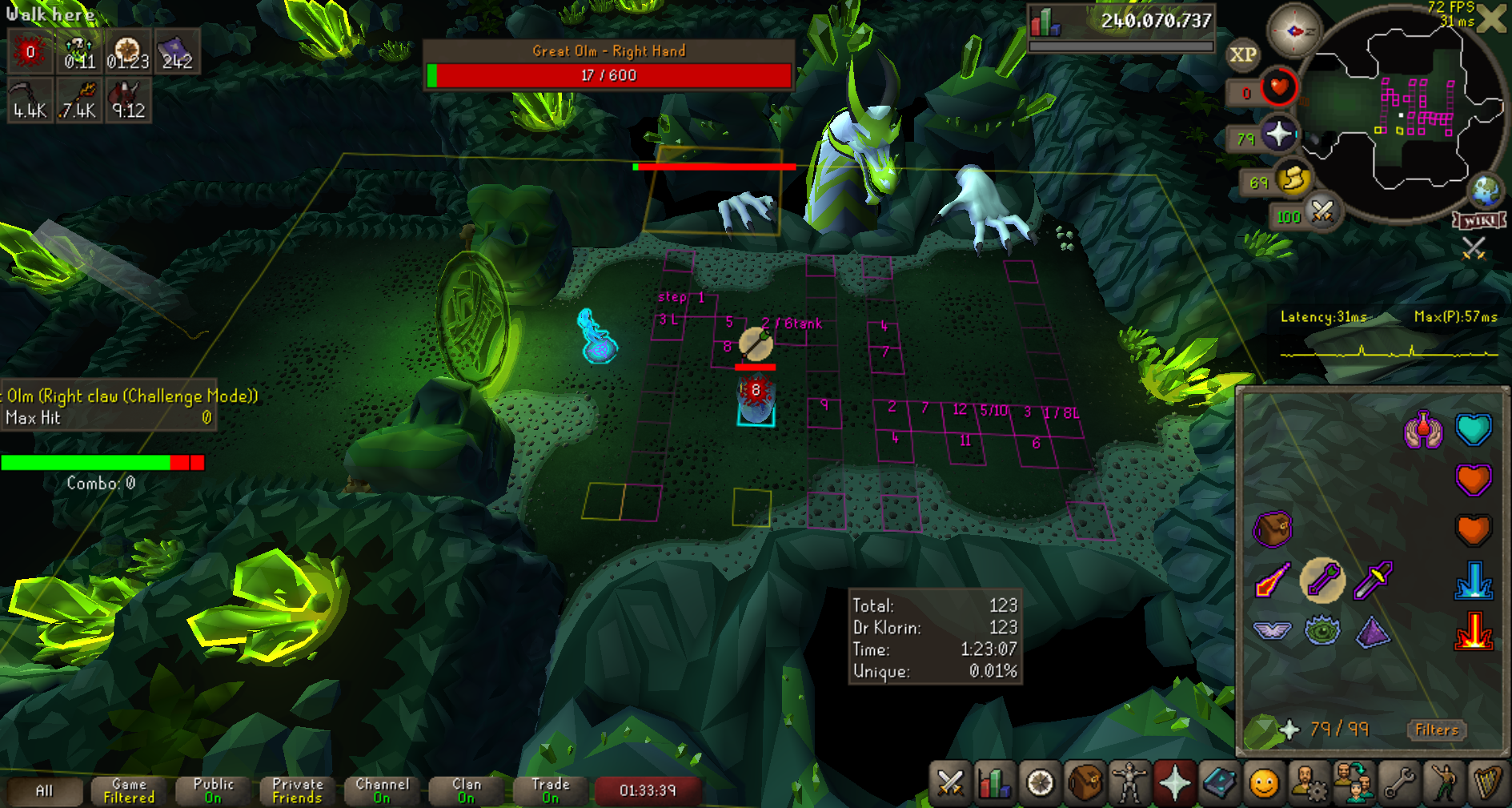This screenshot has width=1512, height=808.
Task: Switch to the Skills tab
Action: (995, 782)
